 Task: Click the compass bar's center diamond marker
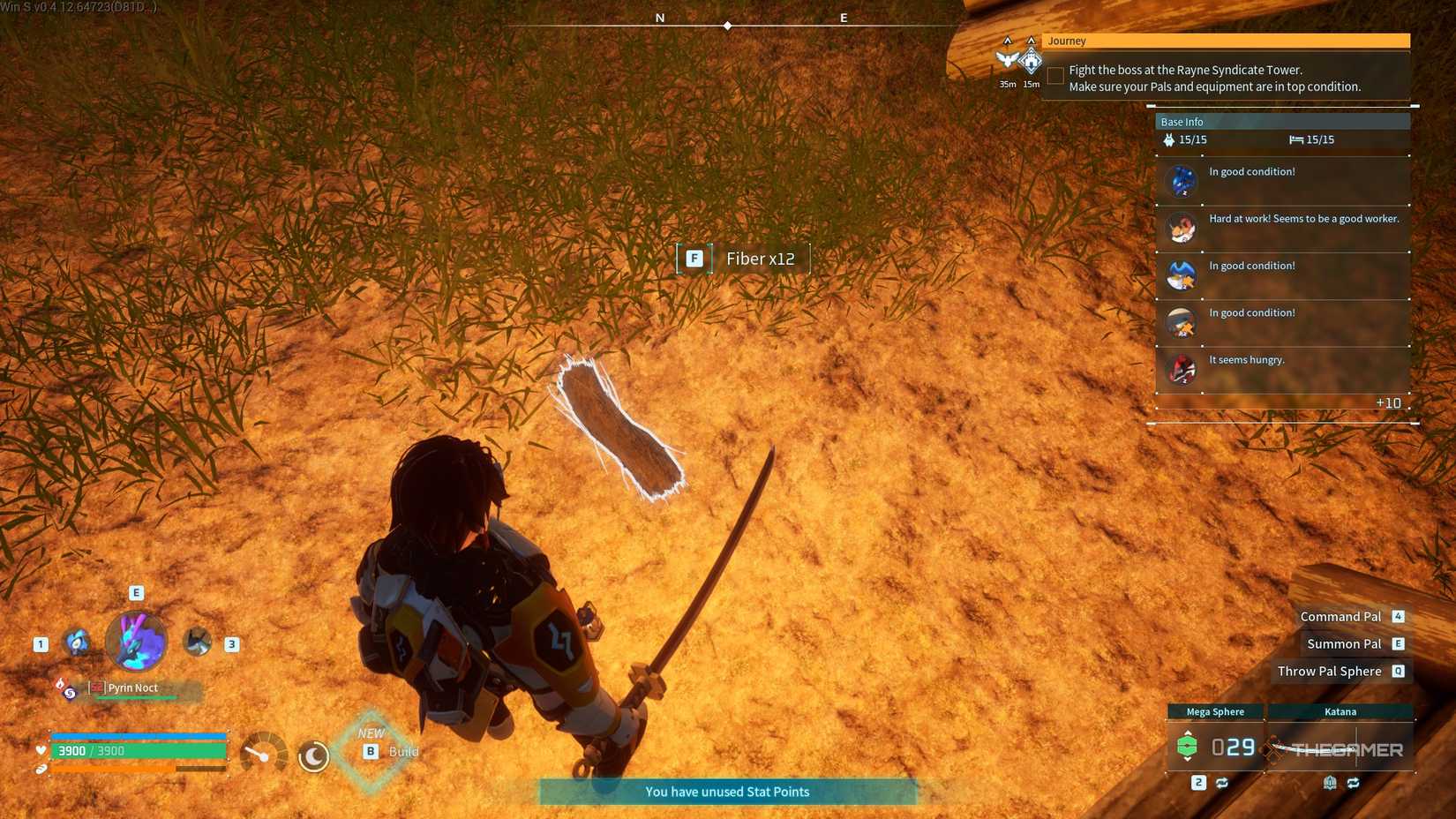point(727,26)
